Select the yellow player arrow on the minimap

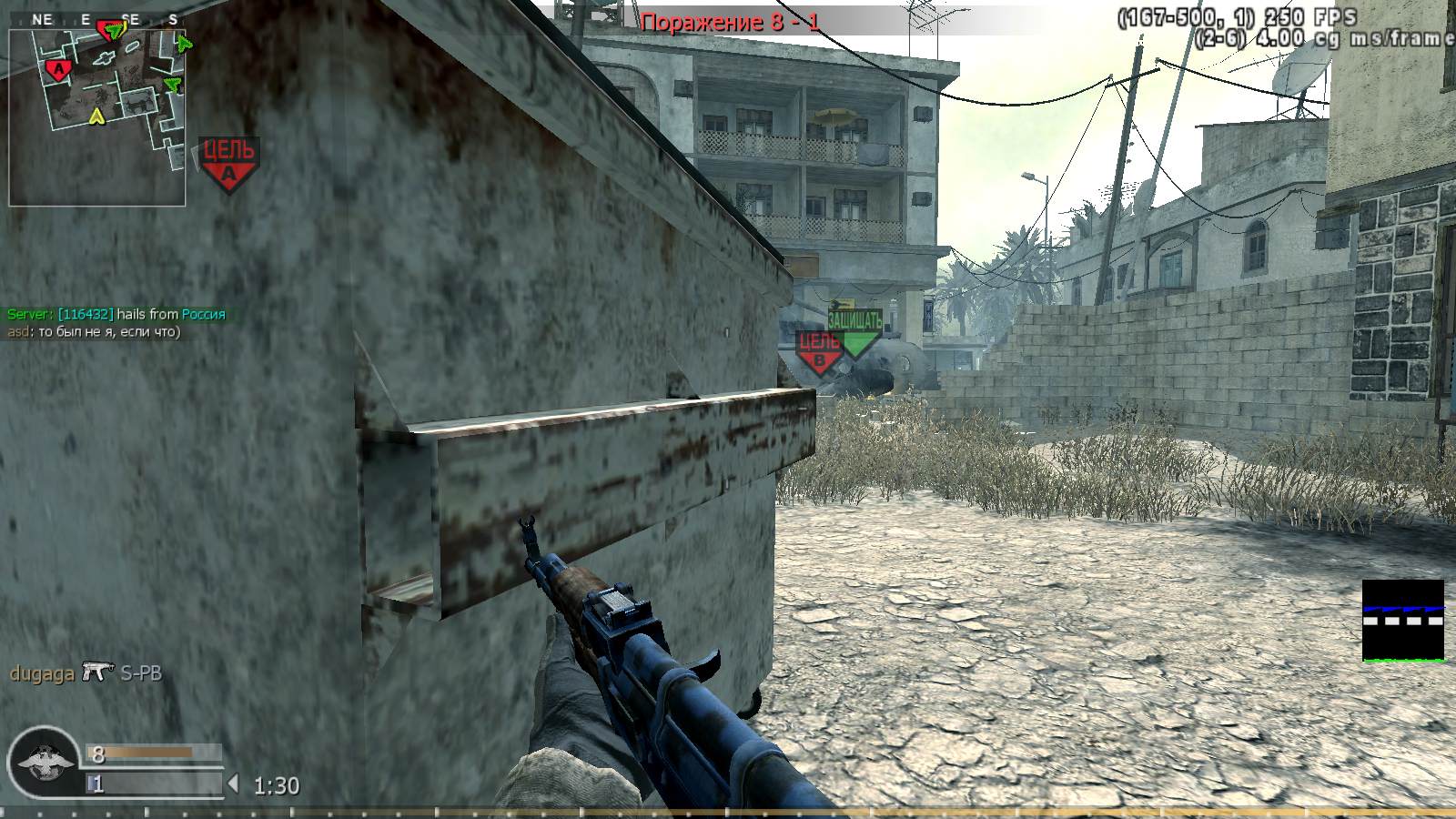pos(96,116)
